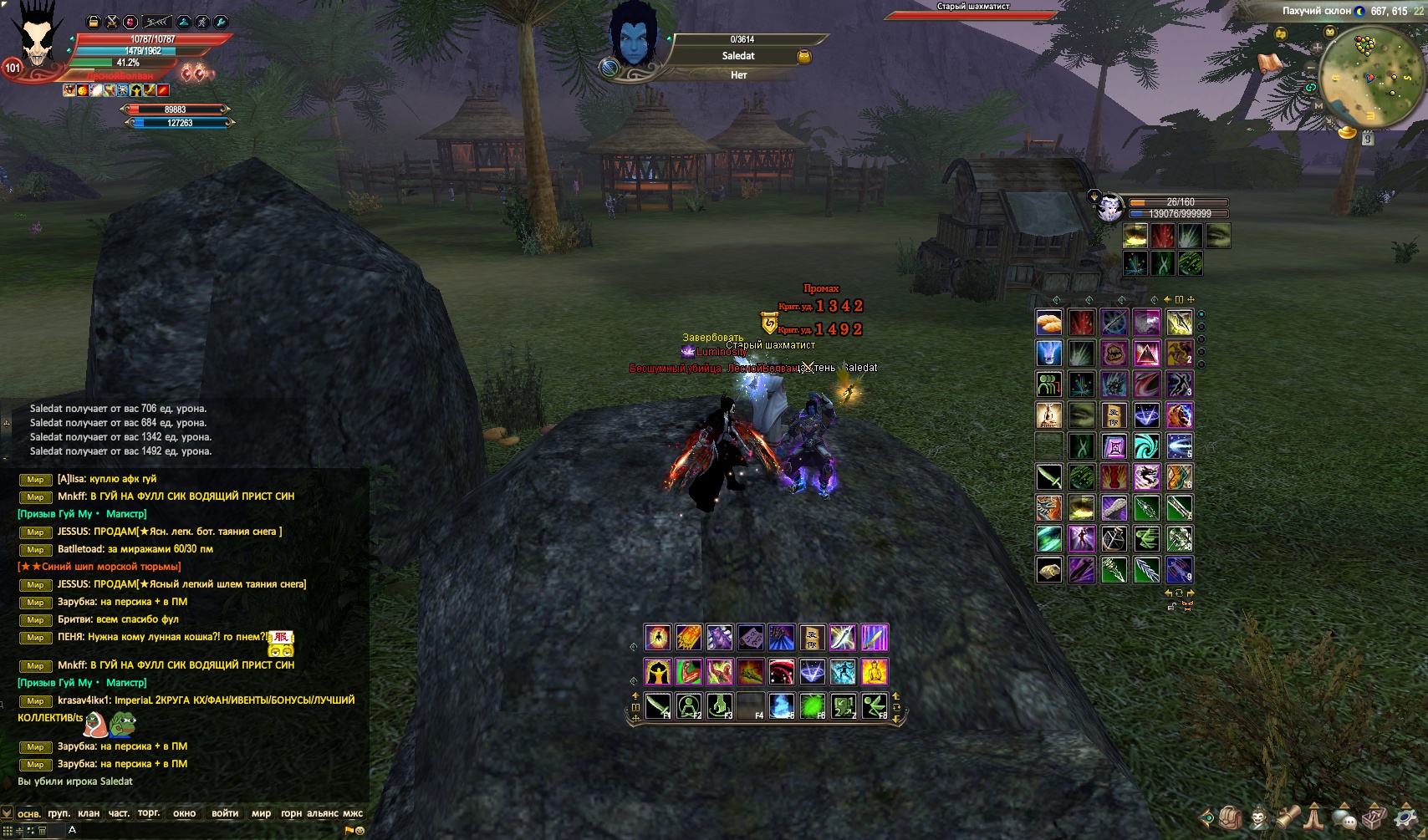Image resolution: width=1428 pixels, height=840 pixels.
Task: Click the circular minimap
Action: 1372,77
